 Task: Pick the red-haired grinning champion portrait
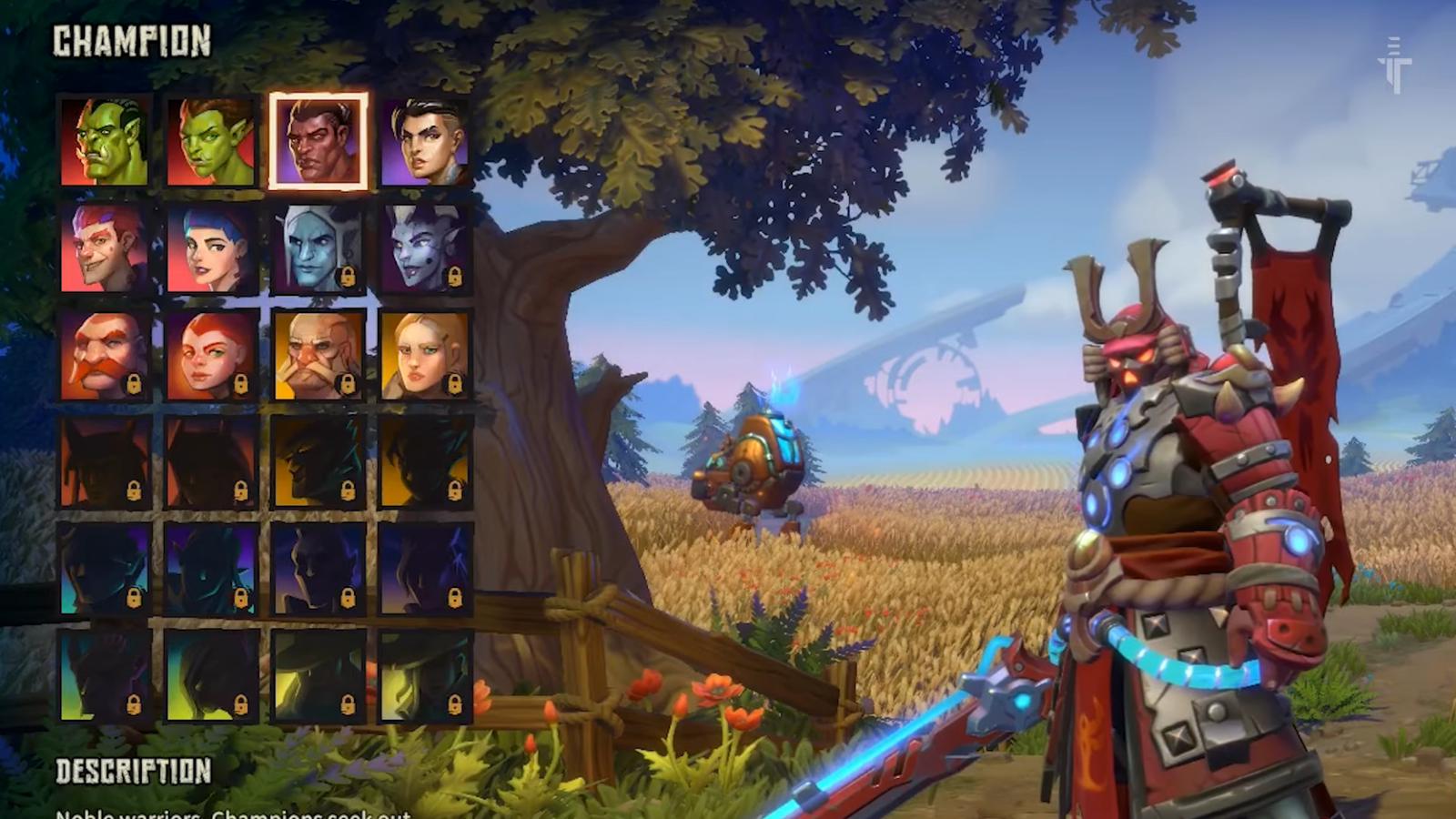(x=105, y=248)
